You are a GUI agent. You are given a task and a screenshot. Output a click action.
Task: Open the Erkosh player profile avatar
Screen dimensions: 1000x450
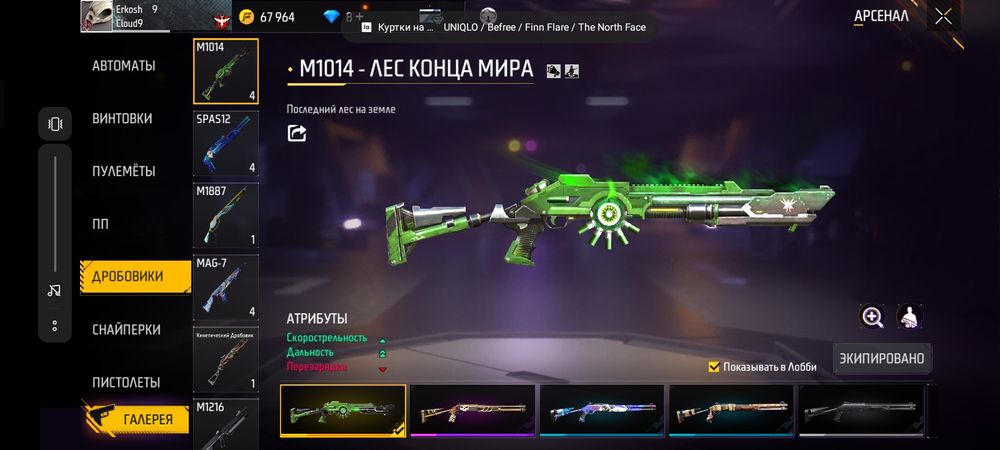(97, 16)
